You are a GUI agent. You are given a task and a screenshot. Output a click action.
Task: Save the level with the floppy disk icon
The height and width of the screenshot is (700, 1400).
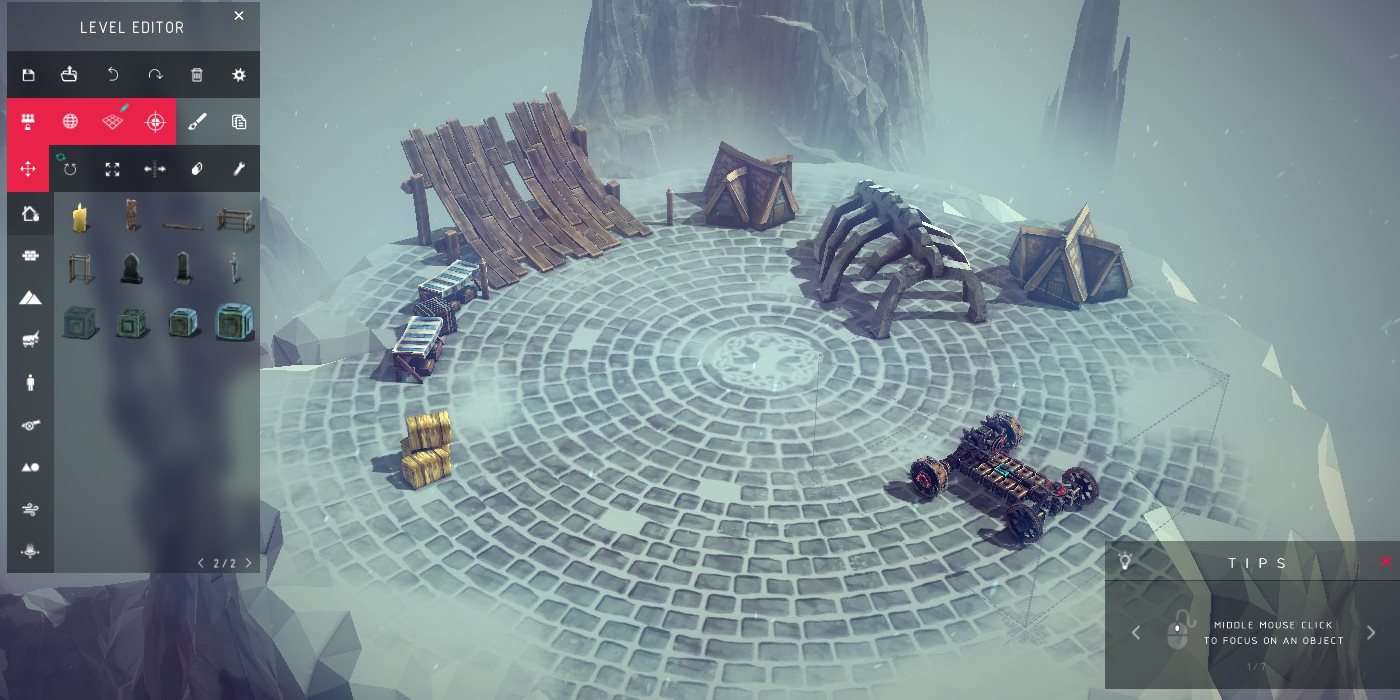(28, 75)
